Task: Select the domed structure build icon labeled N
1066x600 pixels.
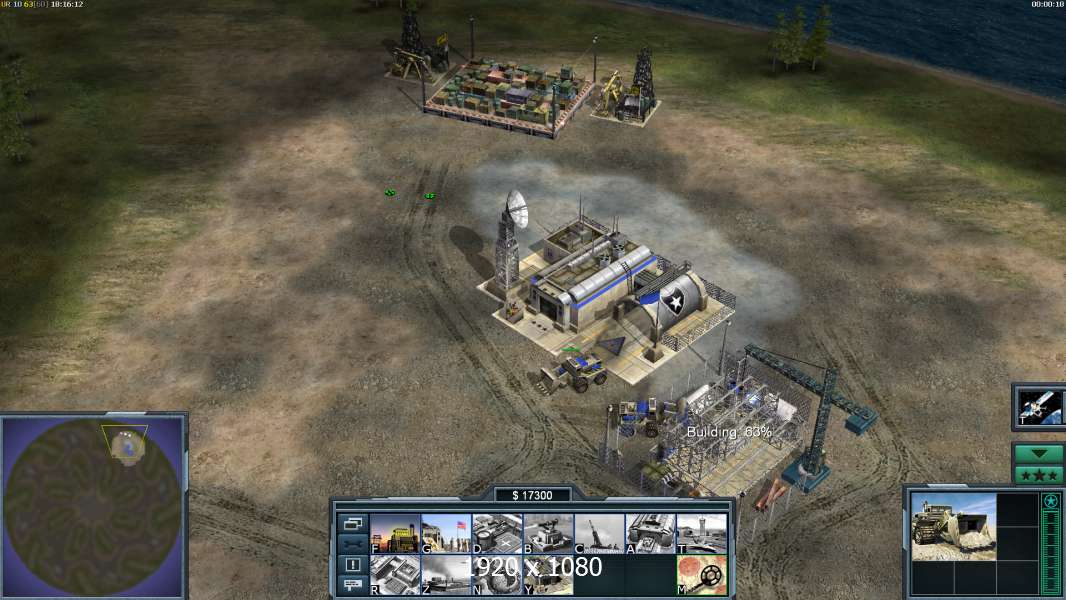Action: click(497, 575)
